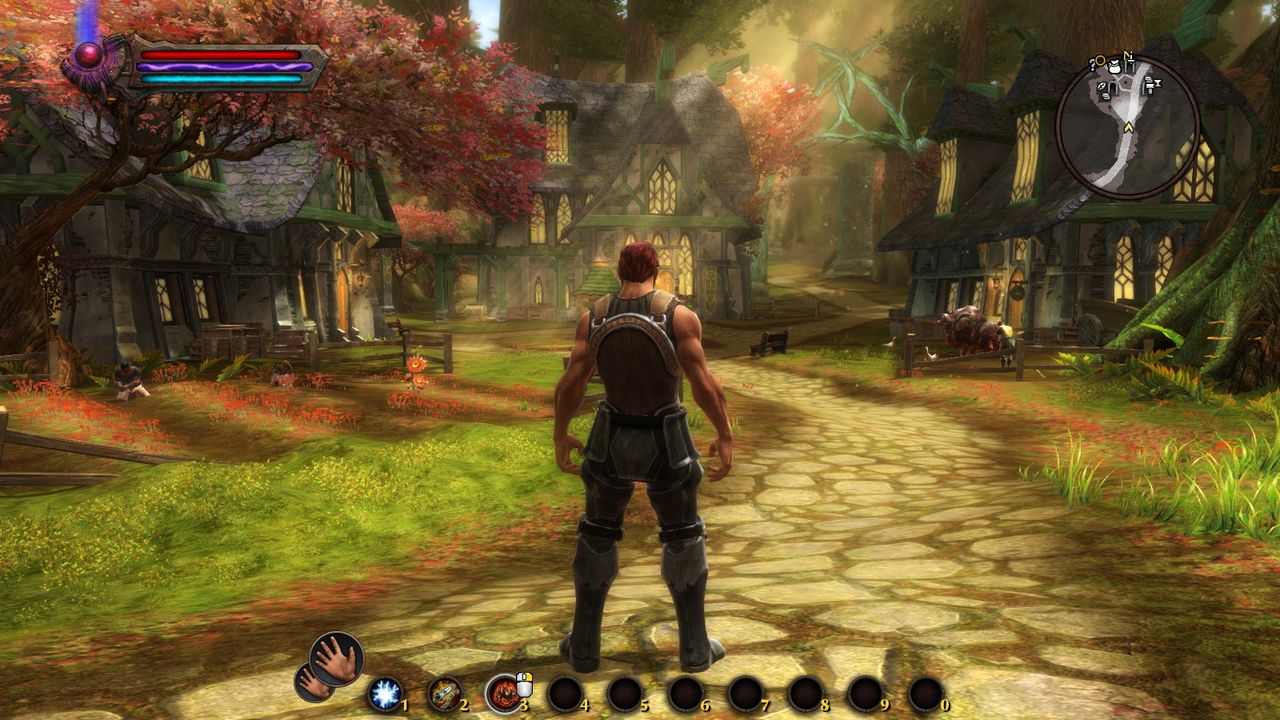This screenshot has width=1280, height=720.
Task: Activate the blue lightning spark ability in slot 1
Action: [x=384, y=693]
